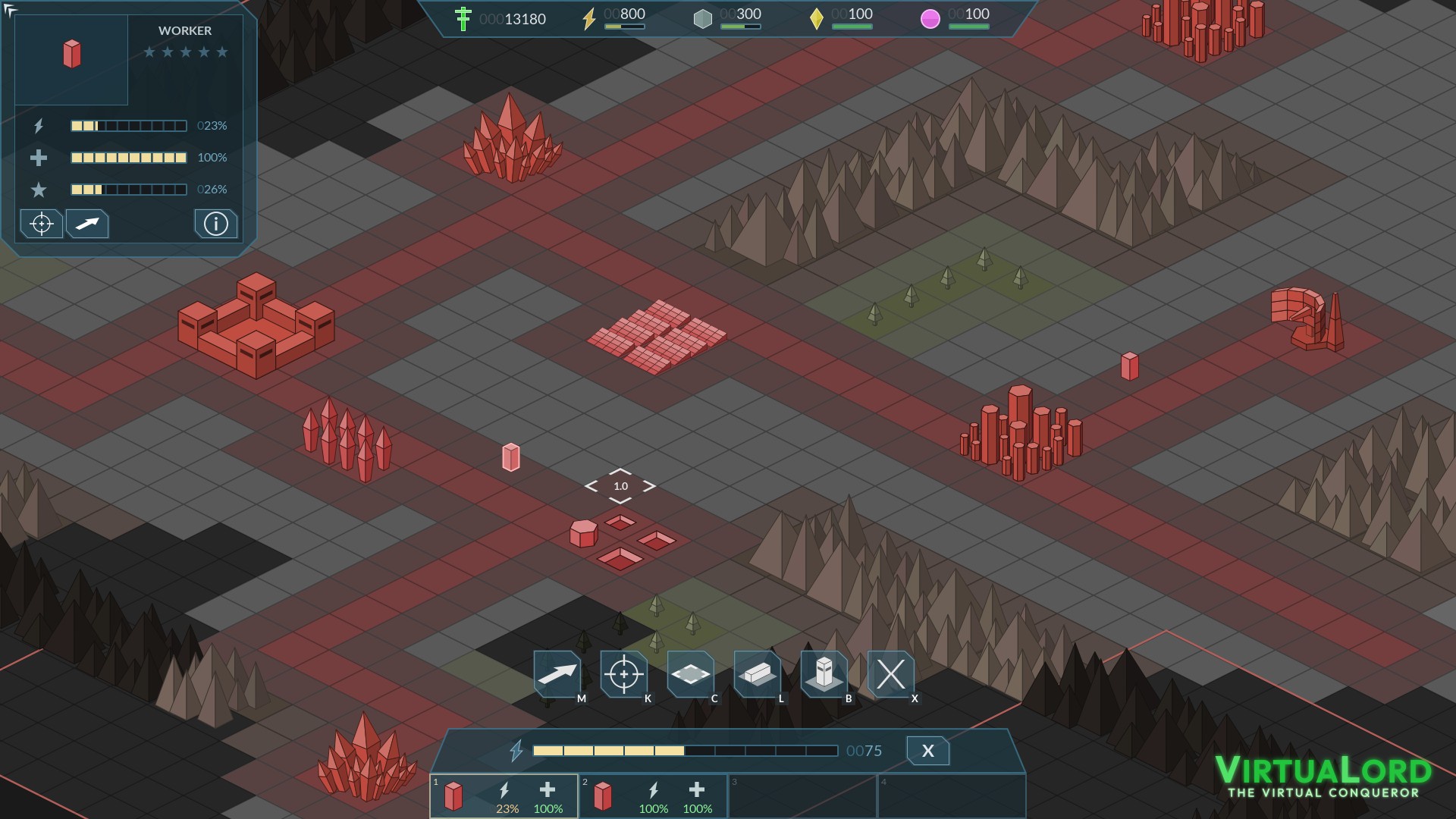This screenshot has width=1456, height=819.
Task: Open the worker info button
Action: tap(215, 224)
